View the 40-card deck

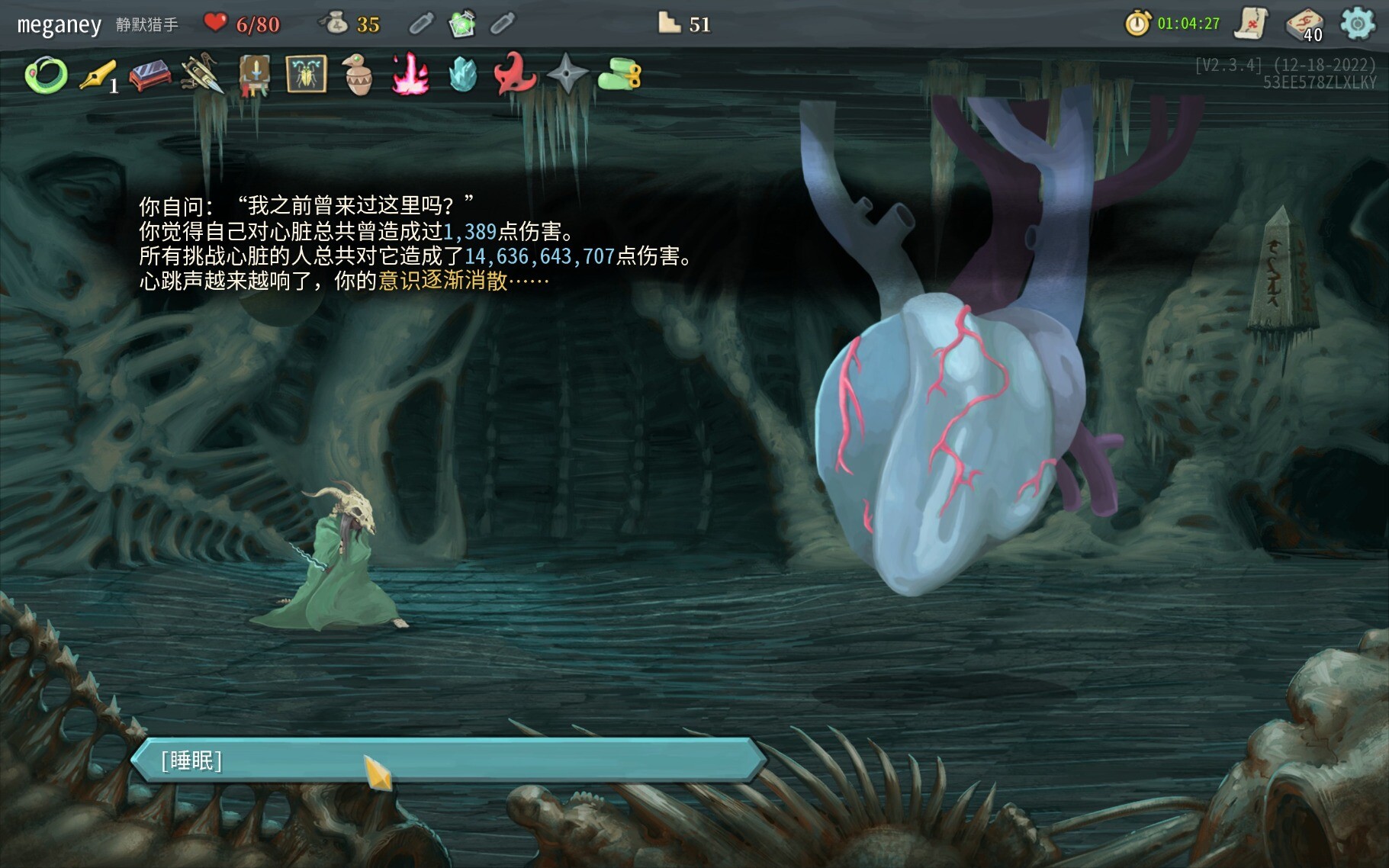pyautogui.click(x=1305, y=24)
